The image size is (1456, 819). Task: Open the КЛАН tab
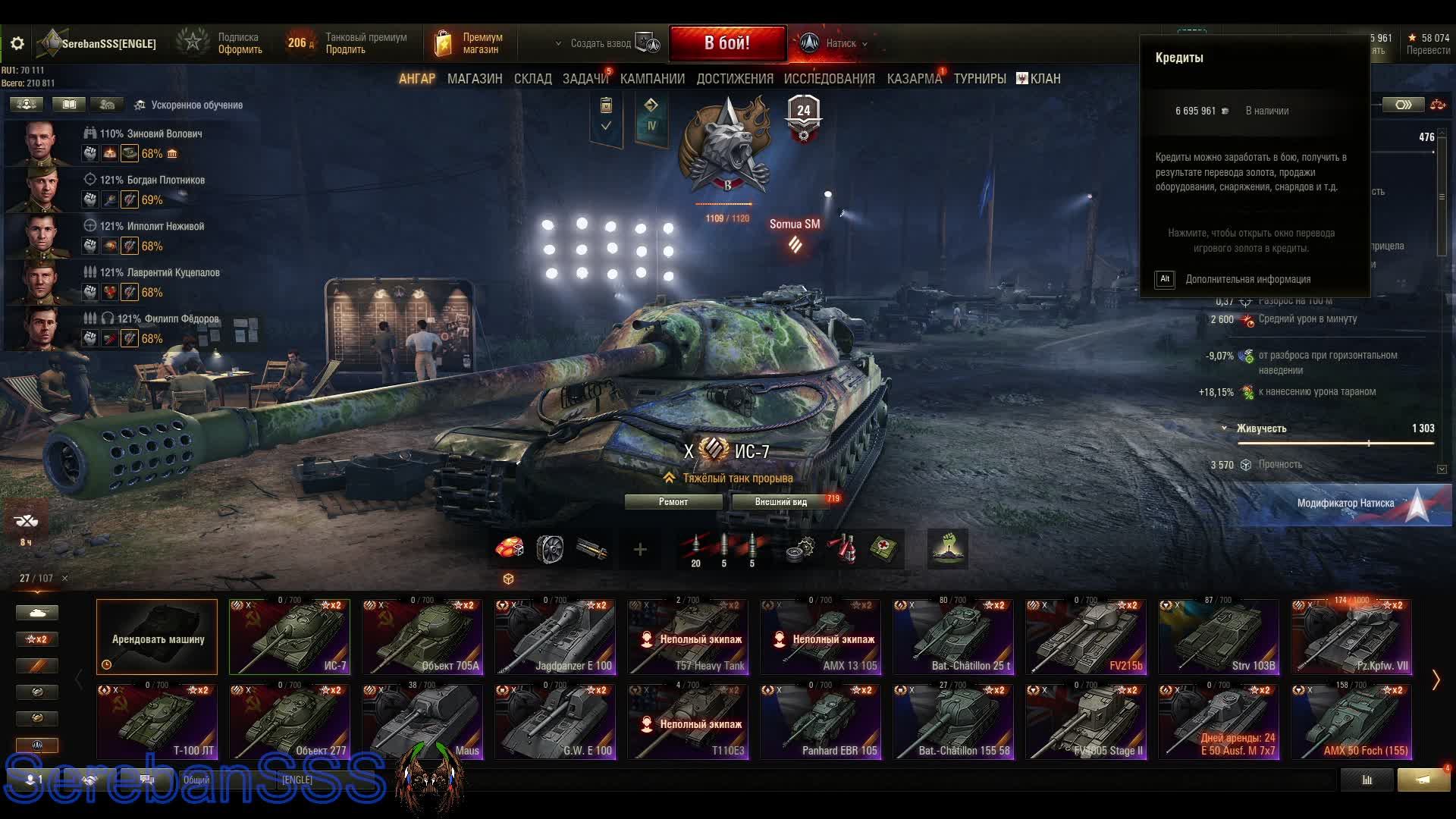tap(1038, 79)
